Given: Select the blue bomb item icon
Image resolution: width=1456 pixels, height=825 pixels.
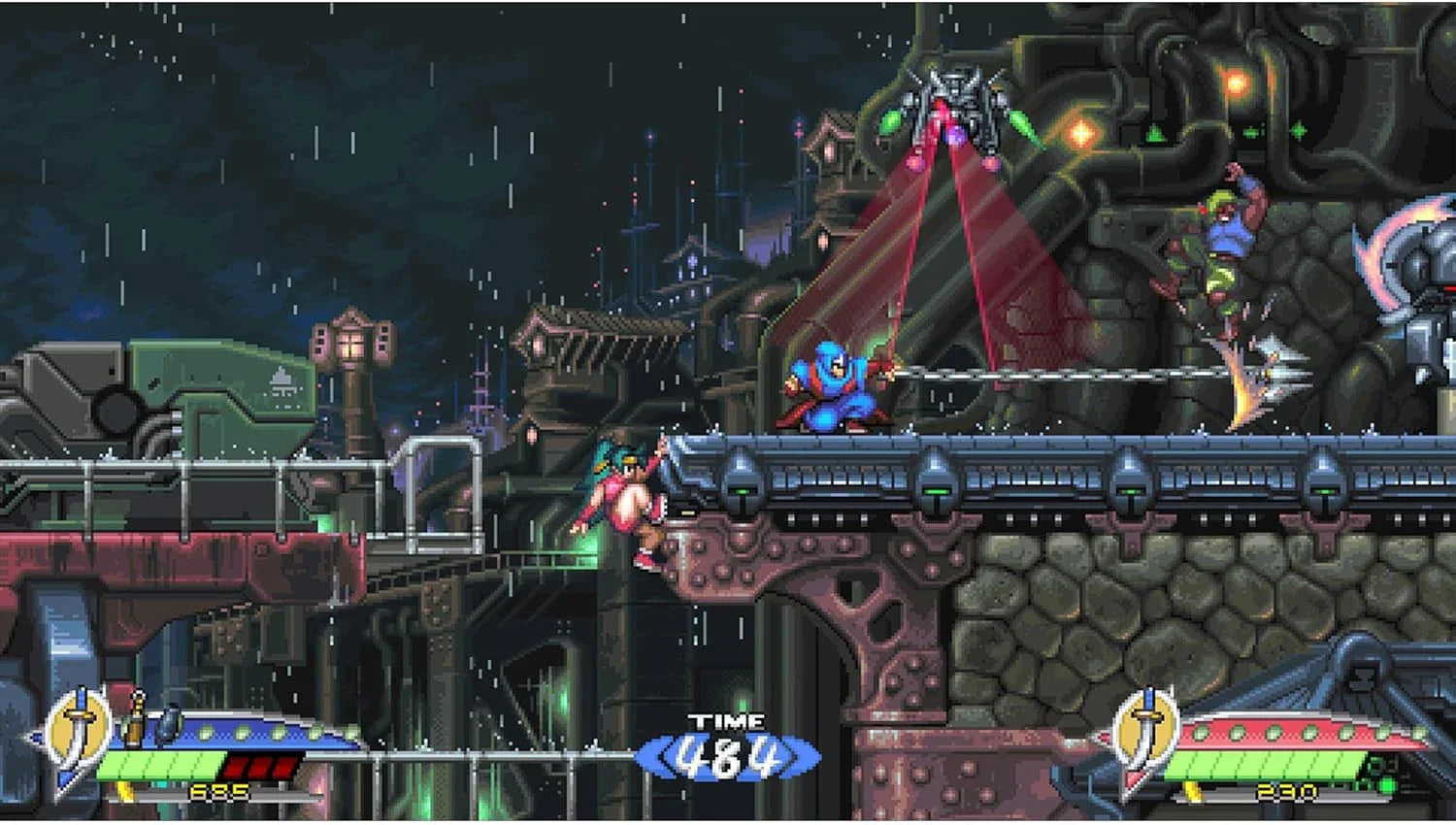Looking at the screenshot, I should [x=168, y=723].
